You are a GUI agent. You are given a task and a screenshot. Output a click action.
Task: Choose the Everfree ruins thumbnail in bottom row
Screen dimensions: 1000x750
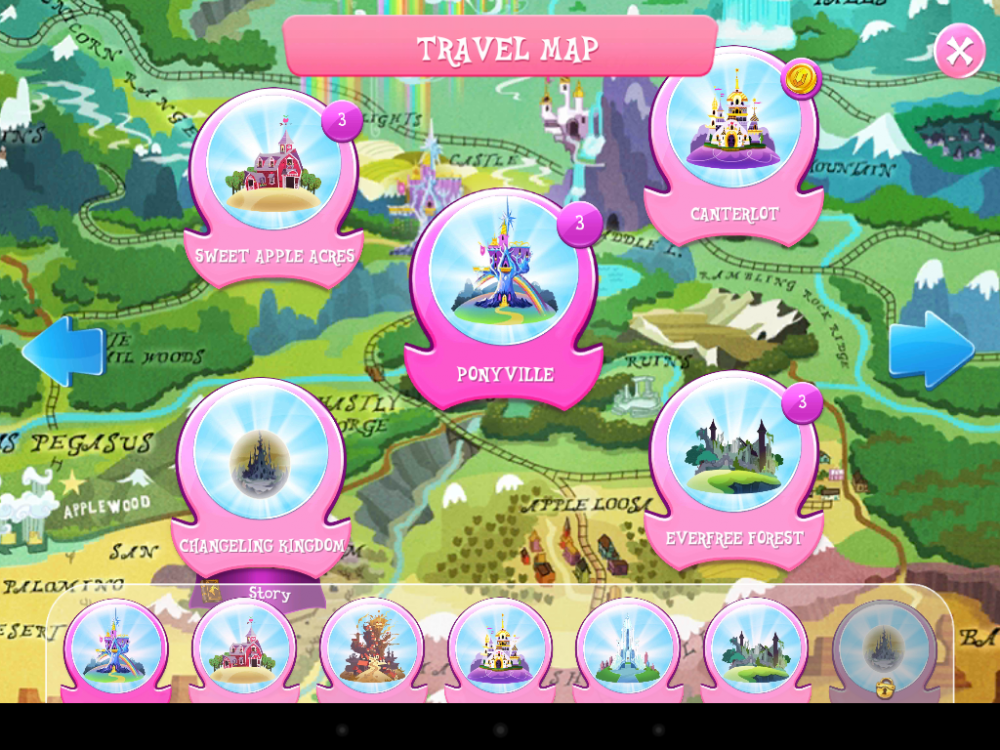tap(756, 648)
